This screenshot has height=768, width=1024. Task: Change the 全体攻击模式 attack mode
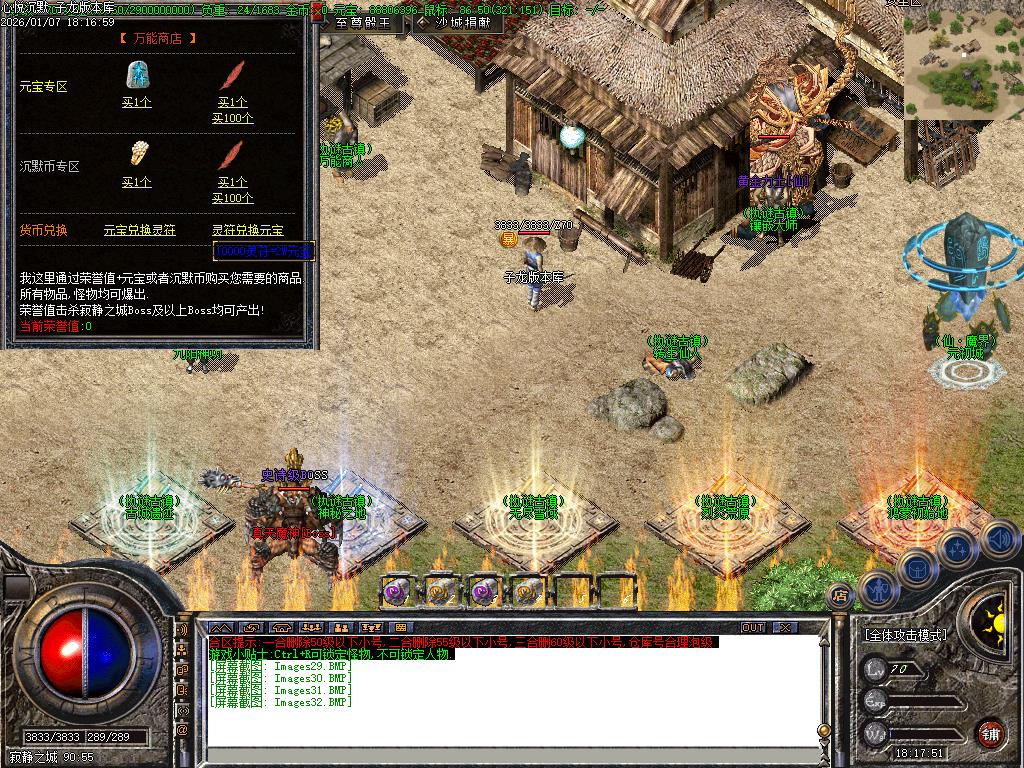[x=906, y=635]
